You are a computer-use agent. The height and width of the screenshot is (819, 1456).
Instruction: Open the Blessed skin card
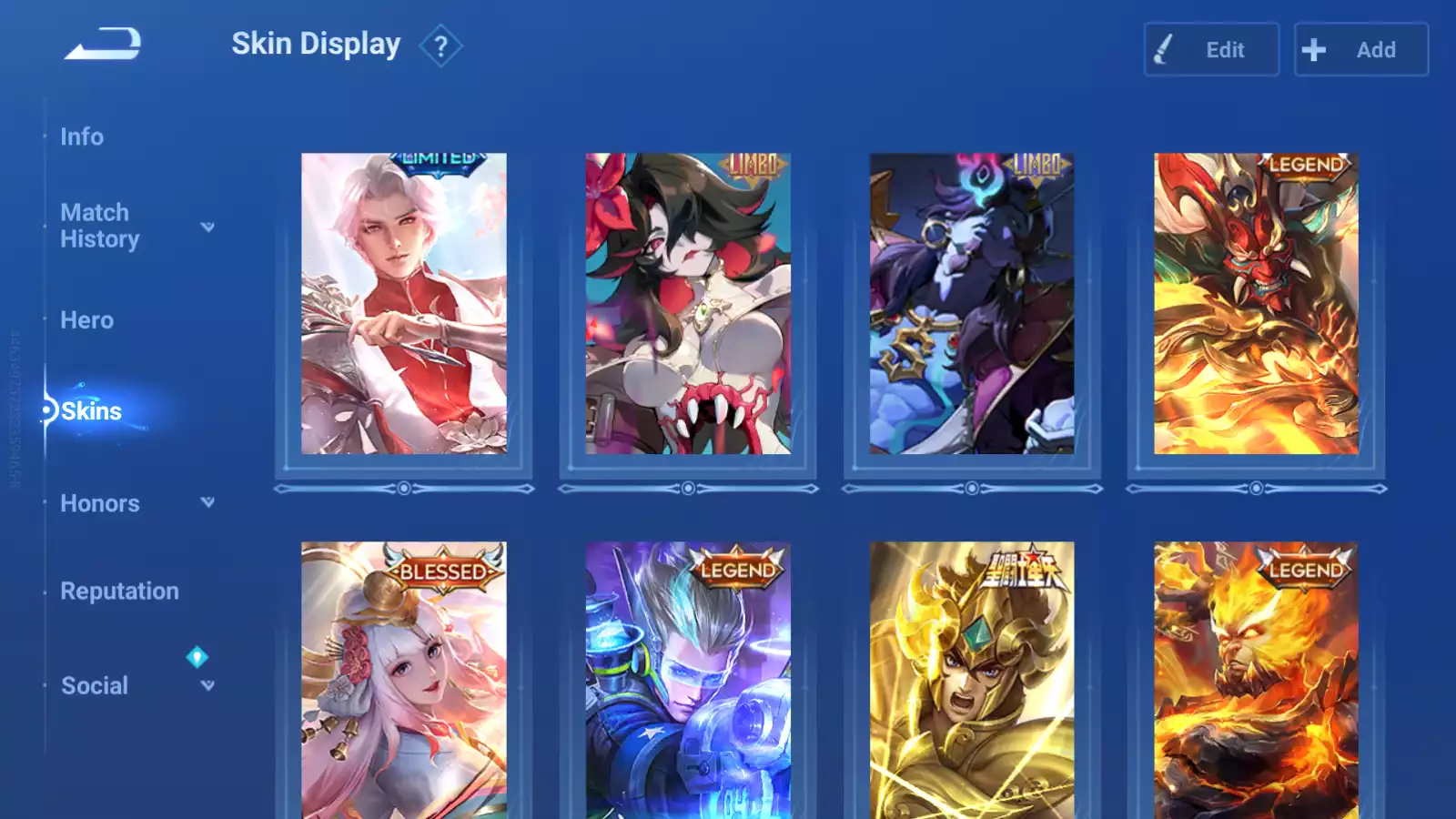pos(404,681)
